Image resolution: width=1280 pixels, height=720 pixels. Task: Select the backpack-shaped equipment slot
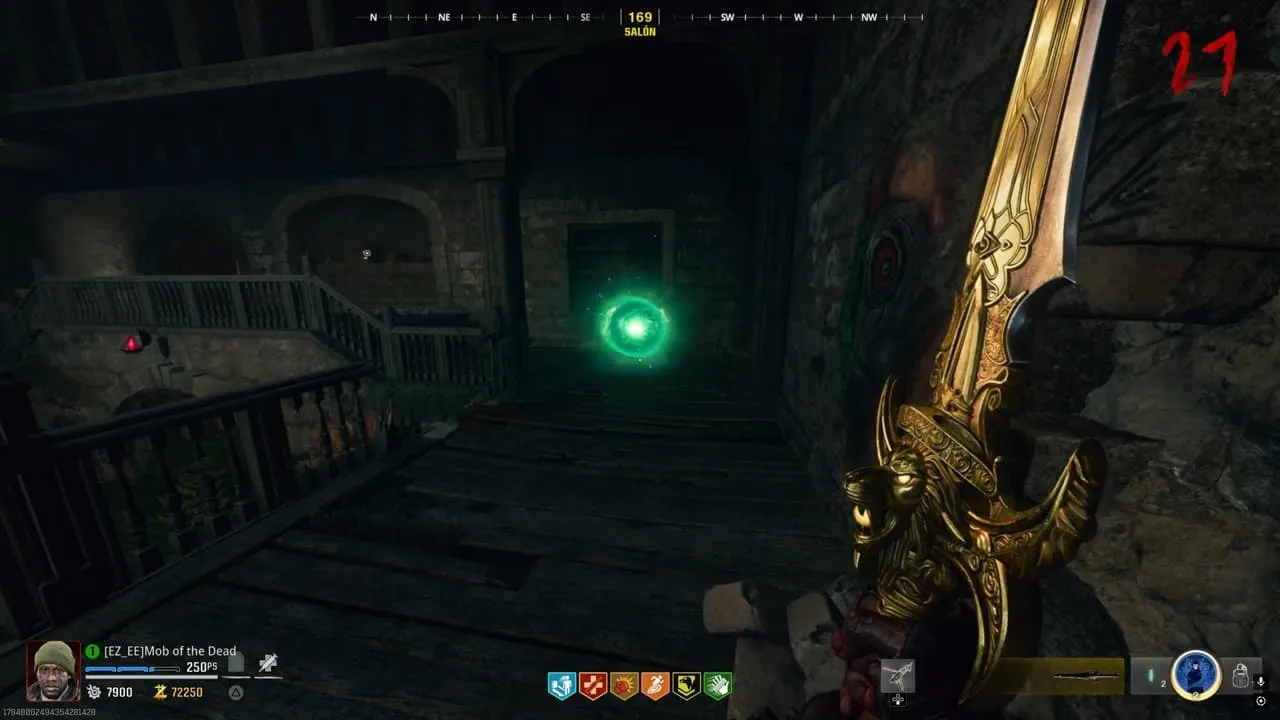[1241, 676]
